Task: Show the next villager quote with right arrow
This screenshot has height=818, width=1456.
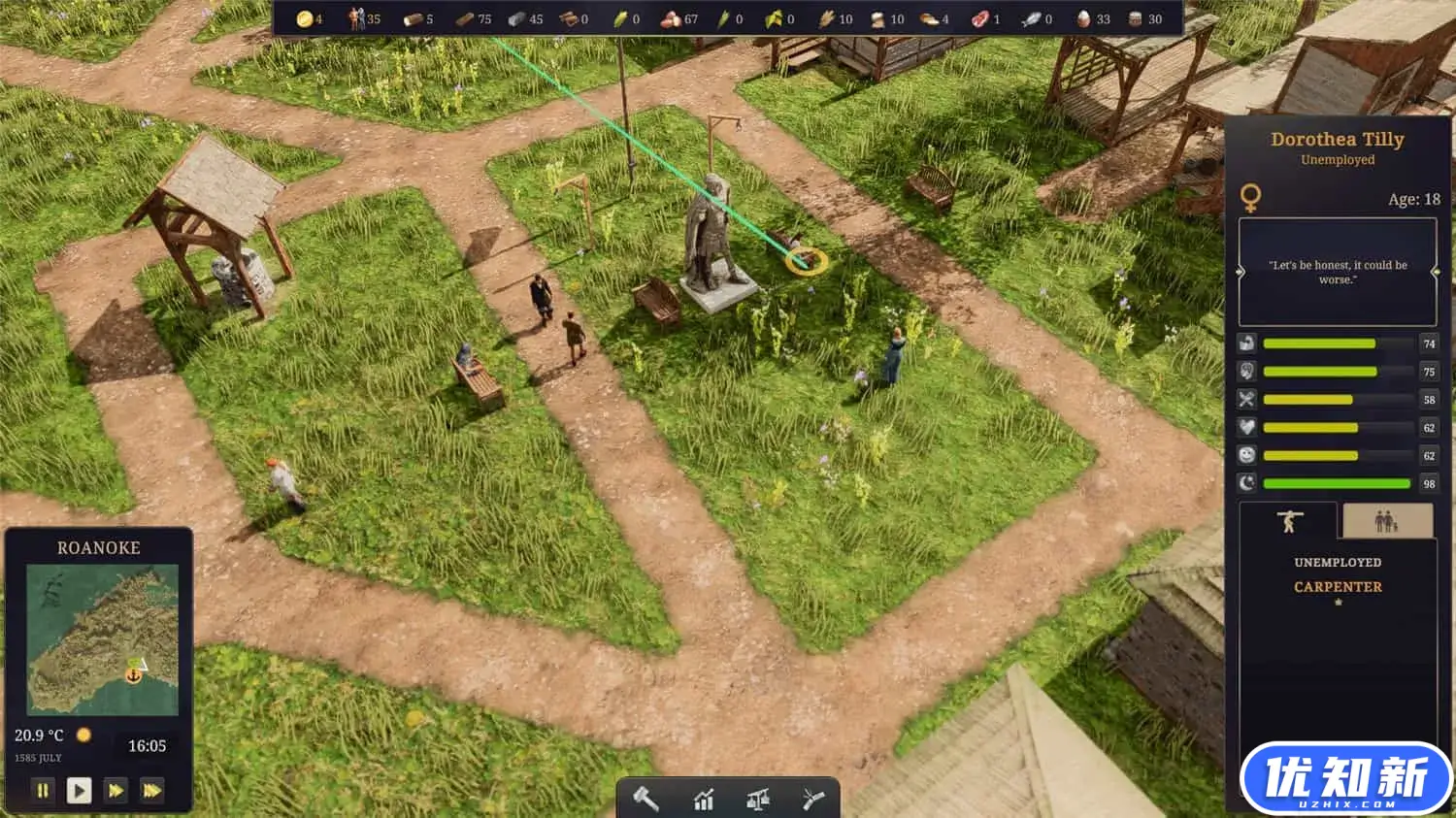Action: (1436, 273)
